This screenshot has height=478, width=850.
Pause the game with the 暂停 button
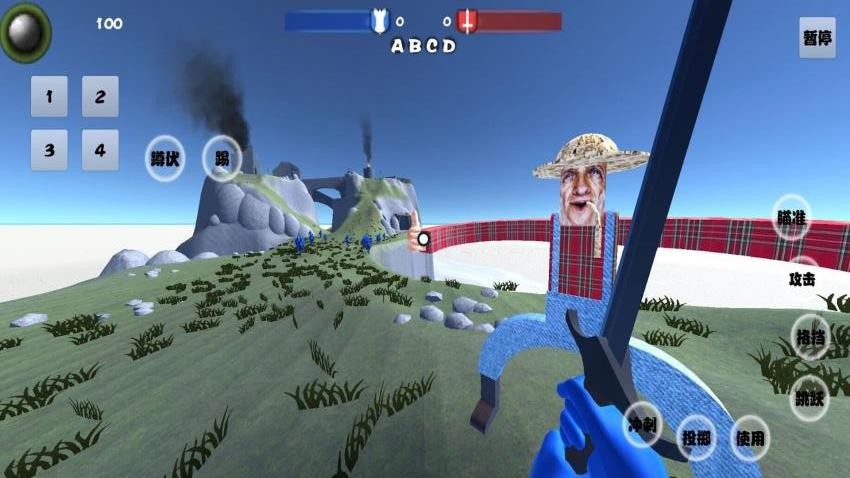[x=817, y=39]
